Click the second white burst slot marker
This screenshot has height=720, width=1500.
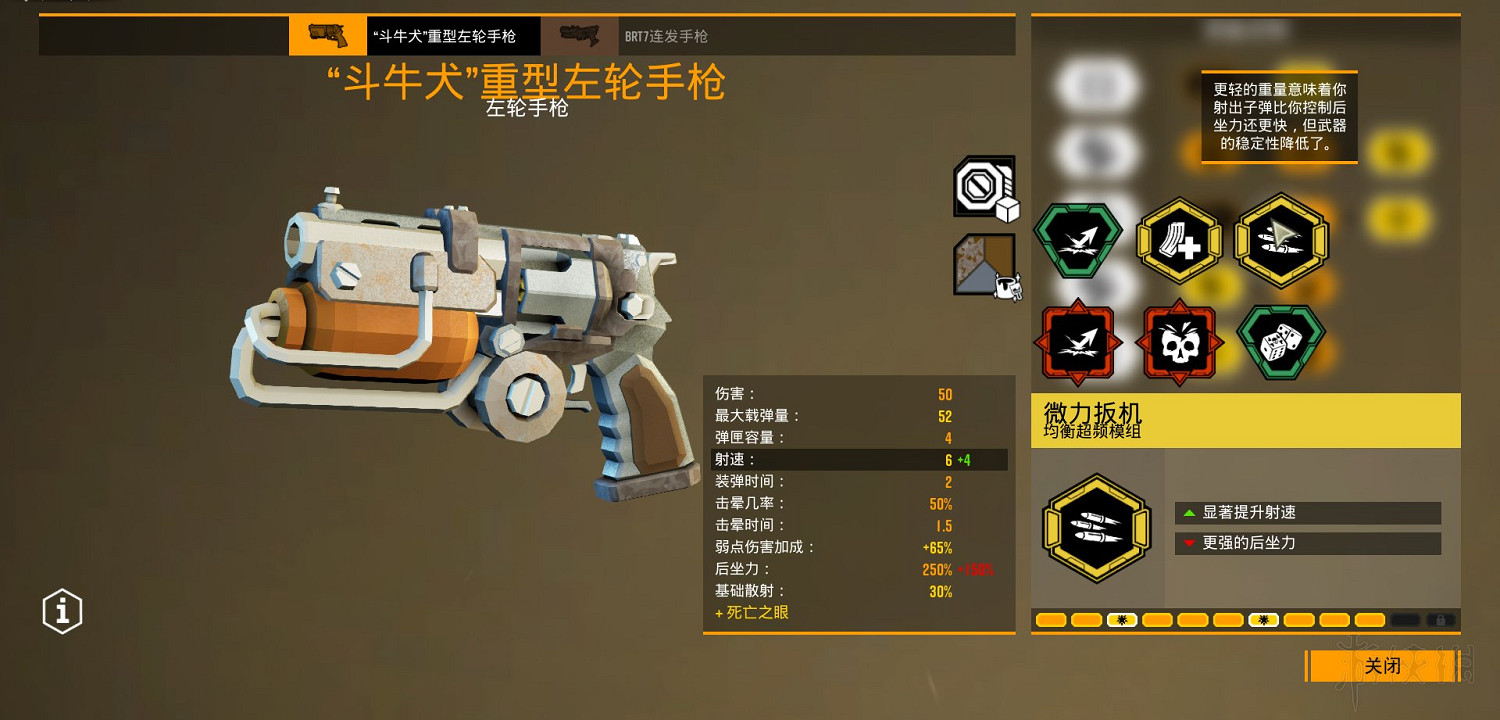coord(1263,620)
